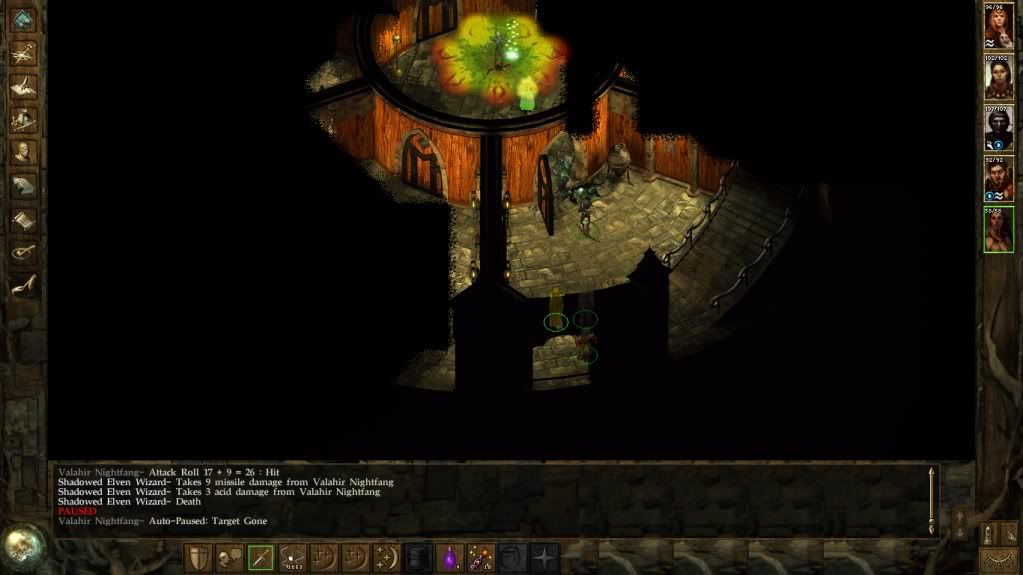Open the crescent moon and stars button
1023x575 pixels.
point(387,558)
